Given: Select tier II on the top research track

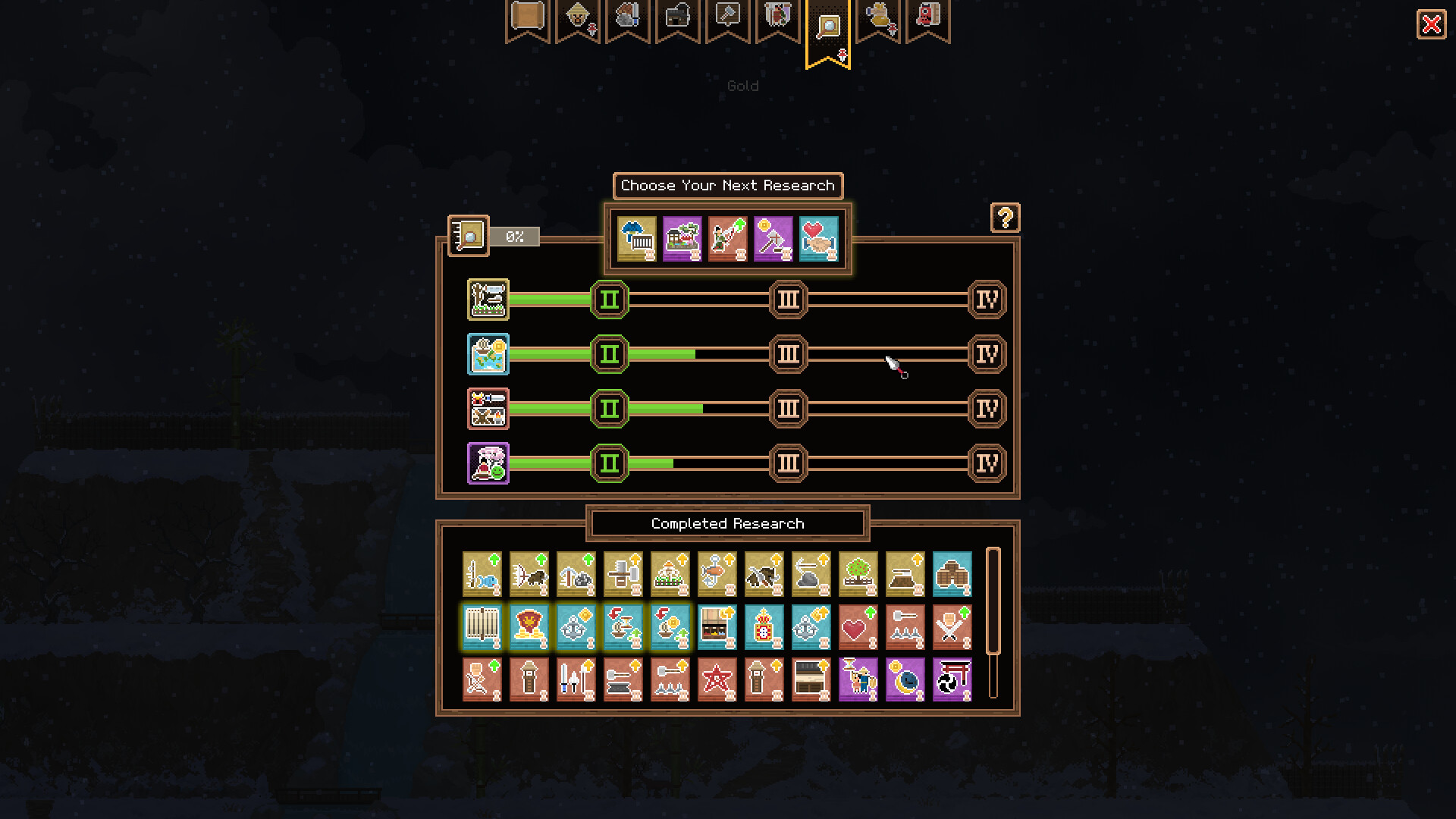Looking at the screenshot, I should (609, 300).
